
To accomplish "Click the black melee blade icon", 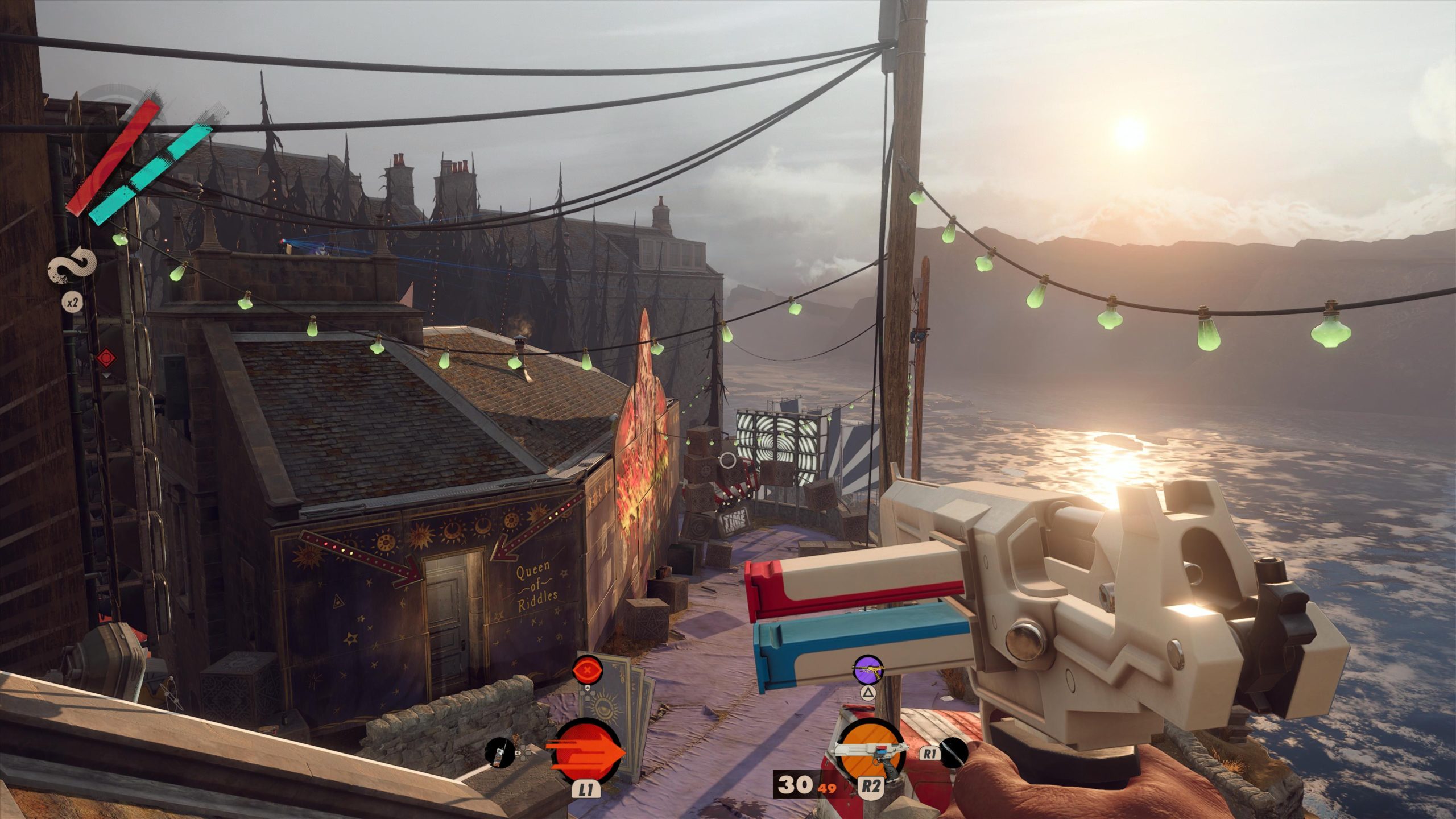I will click(954, 752).
